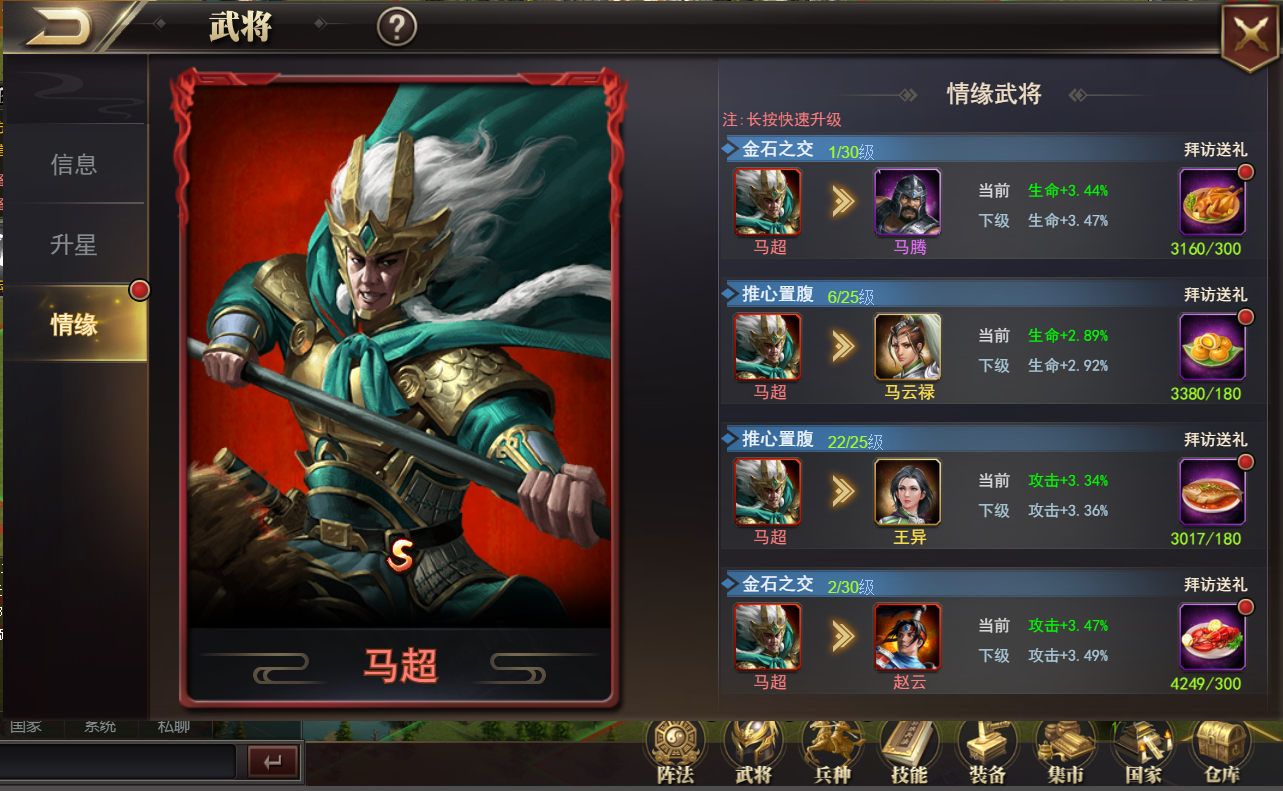Viewport: 1283px width, 791px height.
Task: Switch to the 升星 tab
Action: pos(72,243)
